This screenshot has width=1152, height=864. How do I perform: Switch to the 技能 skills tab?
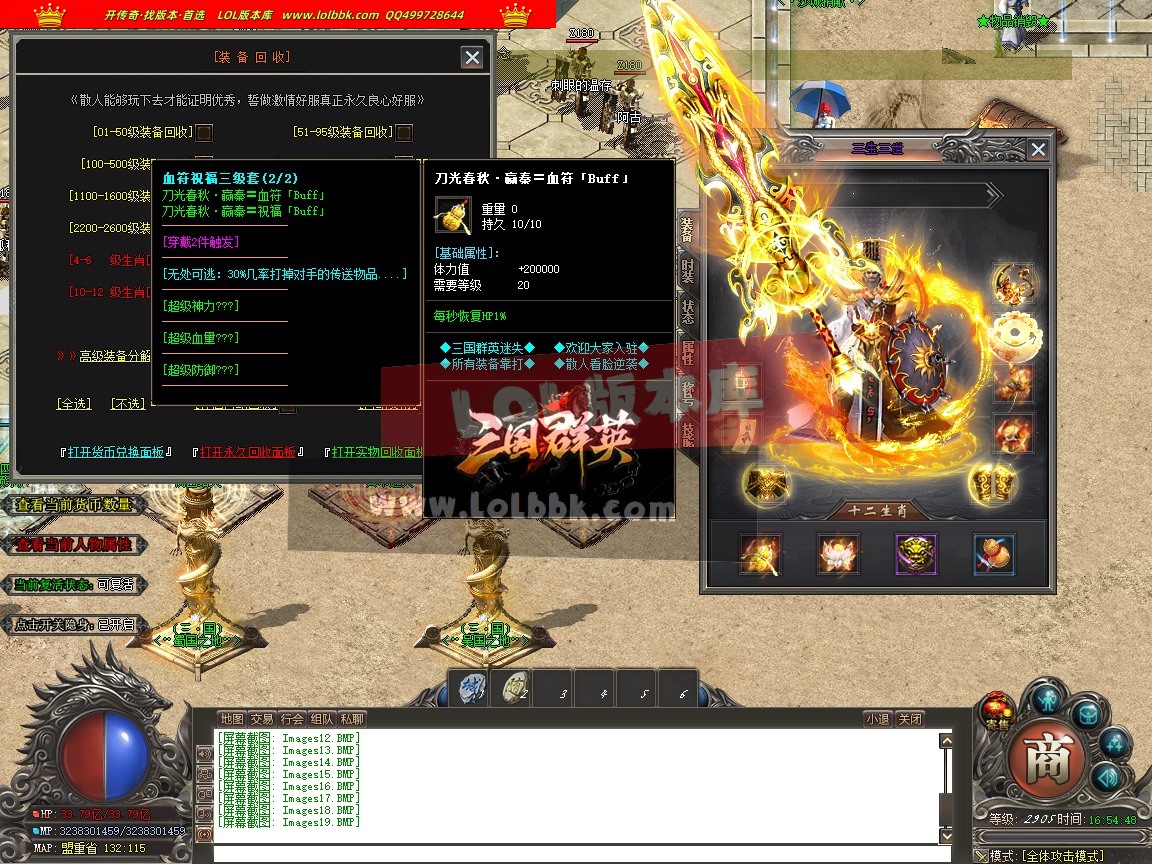click(x=688, y=432)
